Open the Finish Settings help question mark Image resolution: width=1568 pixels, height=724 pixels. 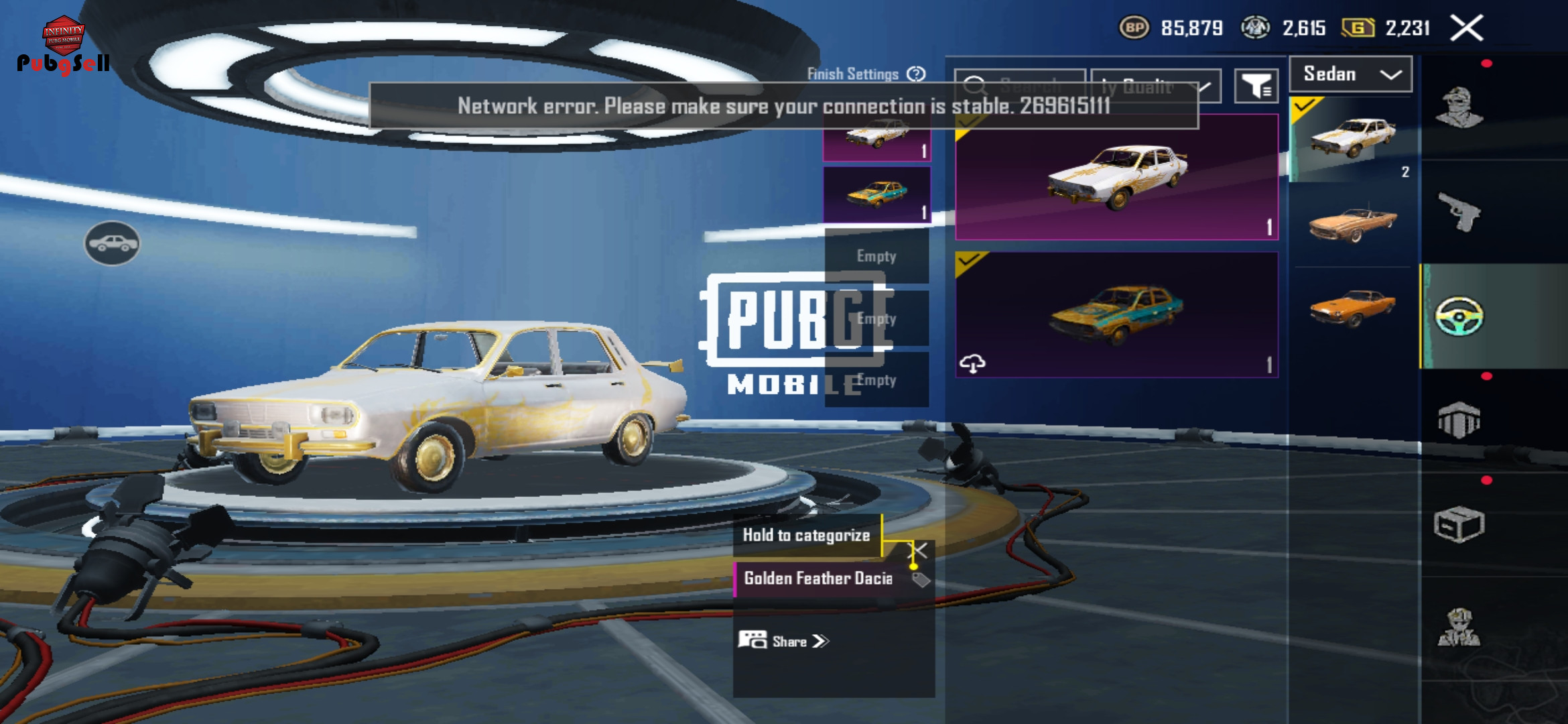point(916,74)
